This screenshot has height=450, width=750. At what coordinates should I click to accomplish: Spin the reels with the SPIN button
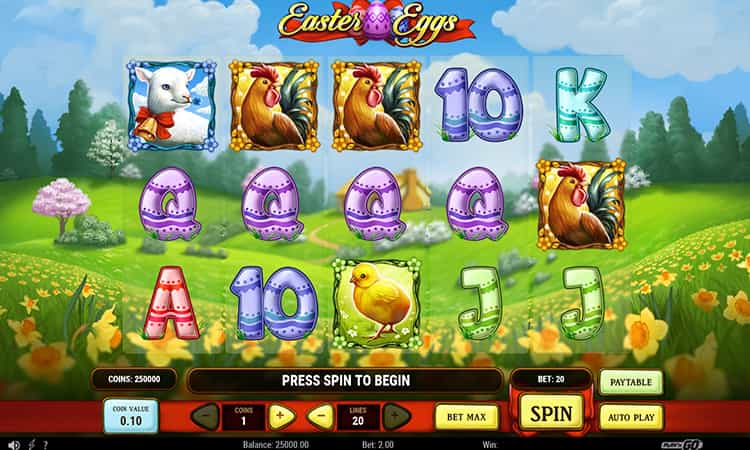pos(551,413)
